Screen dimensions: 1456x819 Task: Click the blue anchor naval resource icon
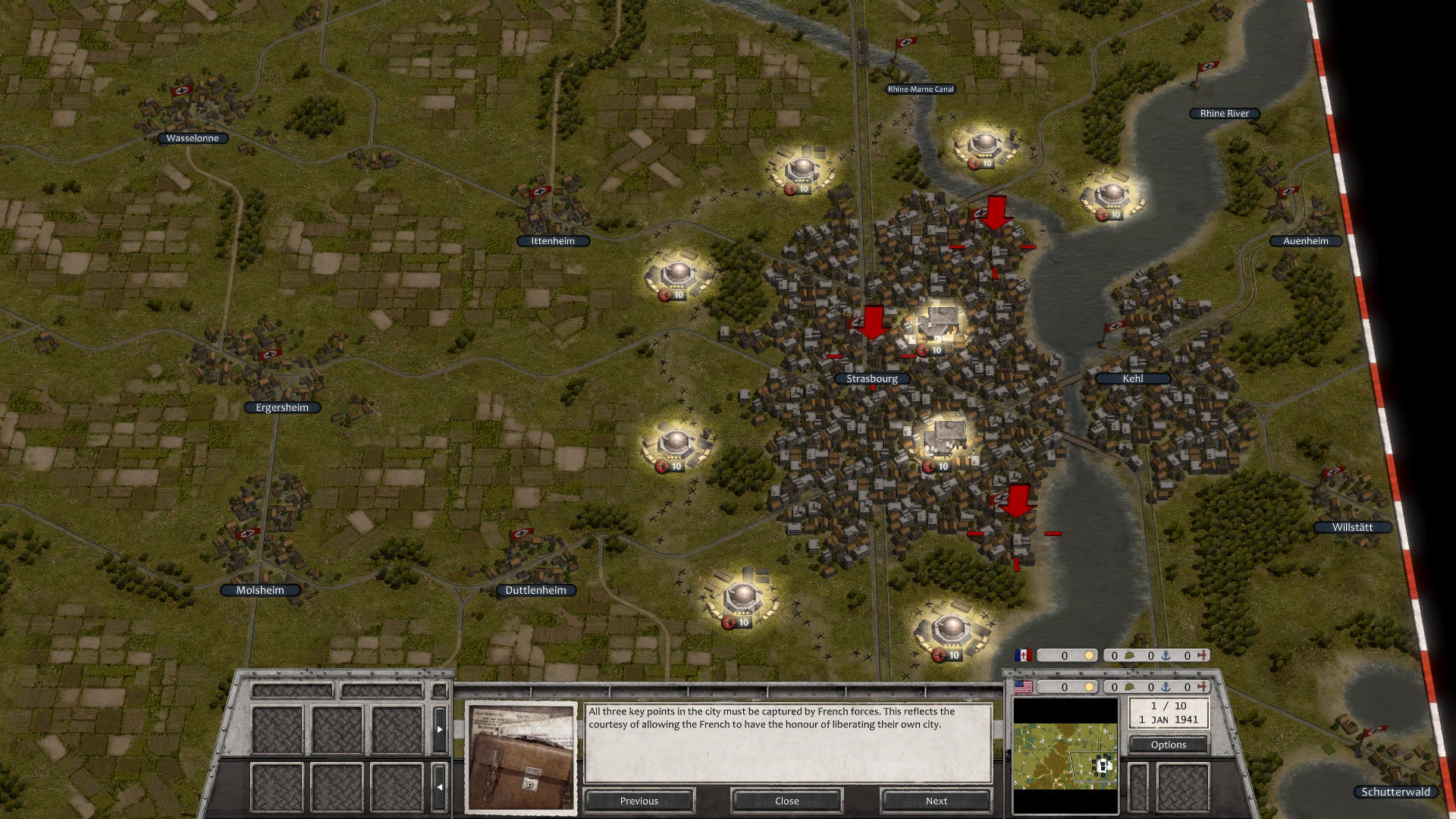point(1166,655)
